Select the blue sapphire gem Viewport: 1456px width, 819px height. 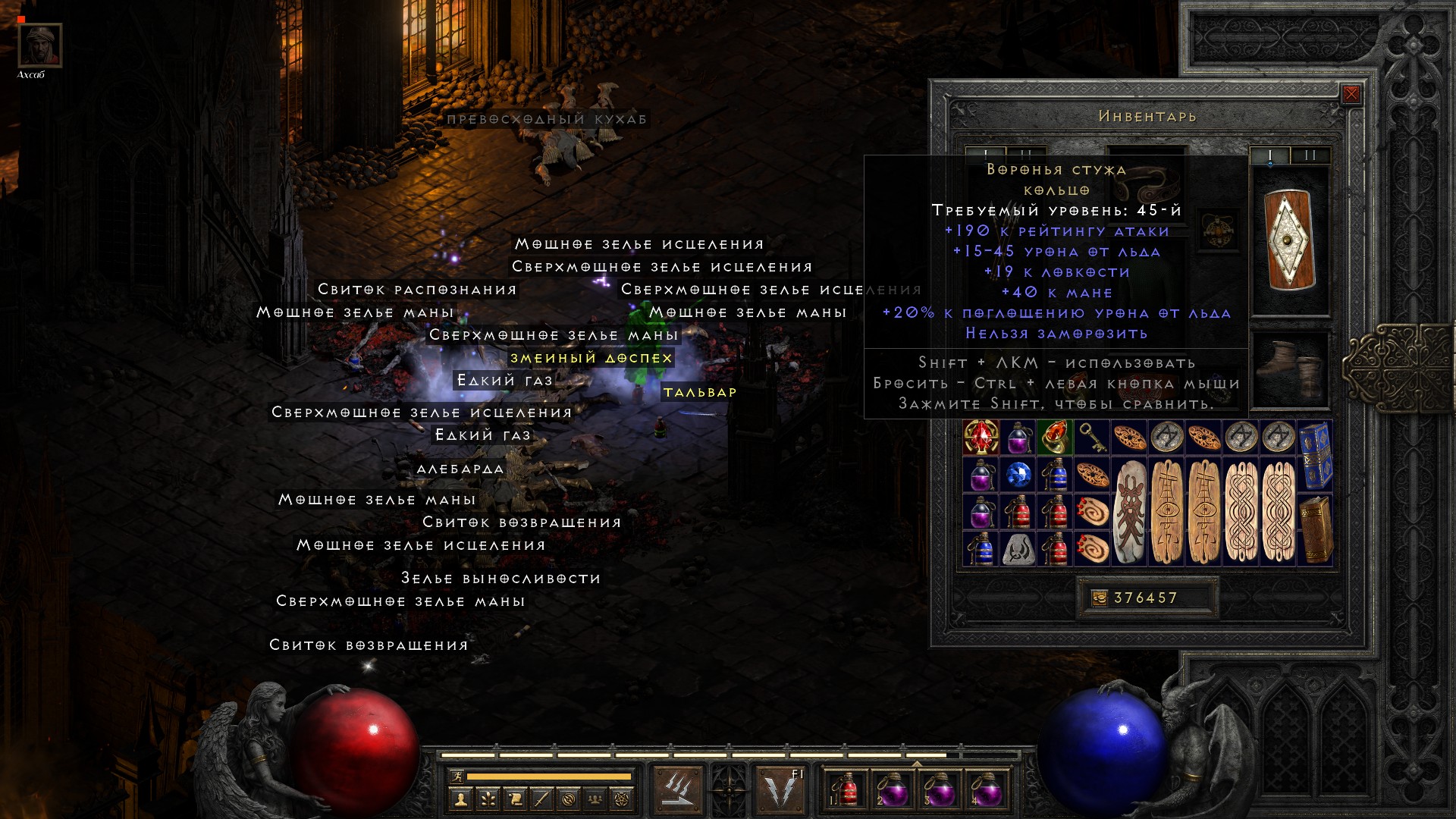(1018, 475)
